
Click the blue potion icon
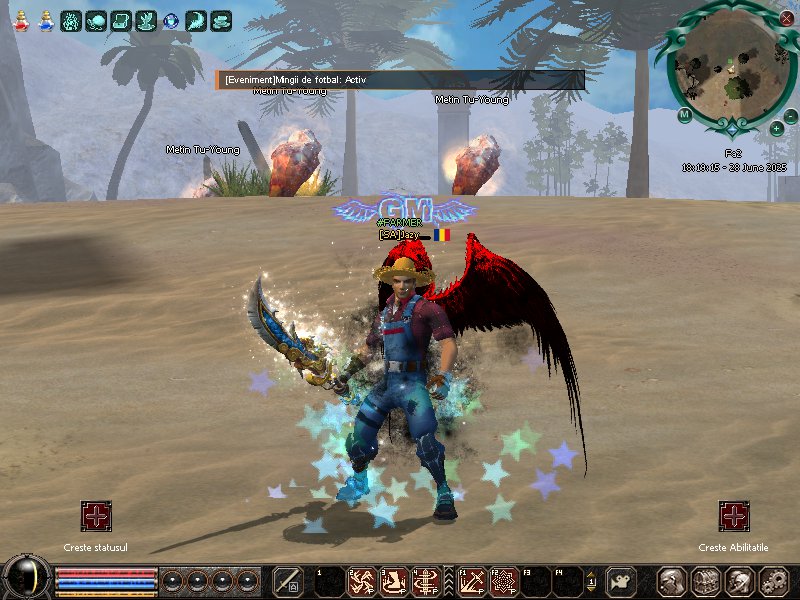pos(46,19)
